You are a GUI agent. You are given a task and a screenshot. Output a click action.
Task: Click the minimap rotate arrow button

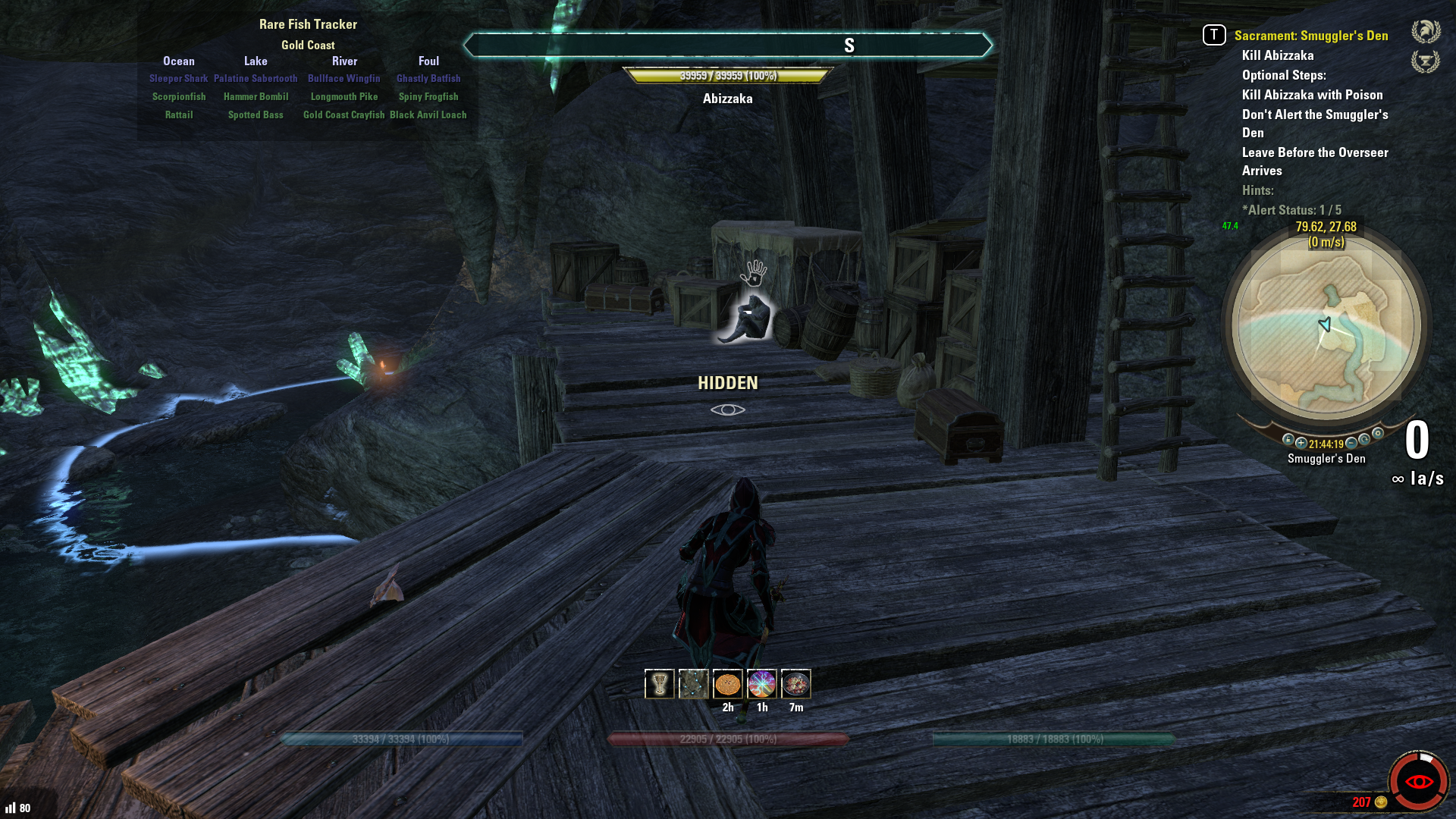(1364, 439)
